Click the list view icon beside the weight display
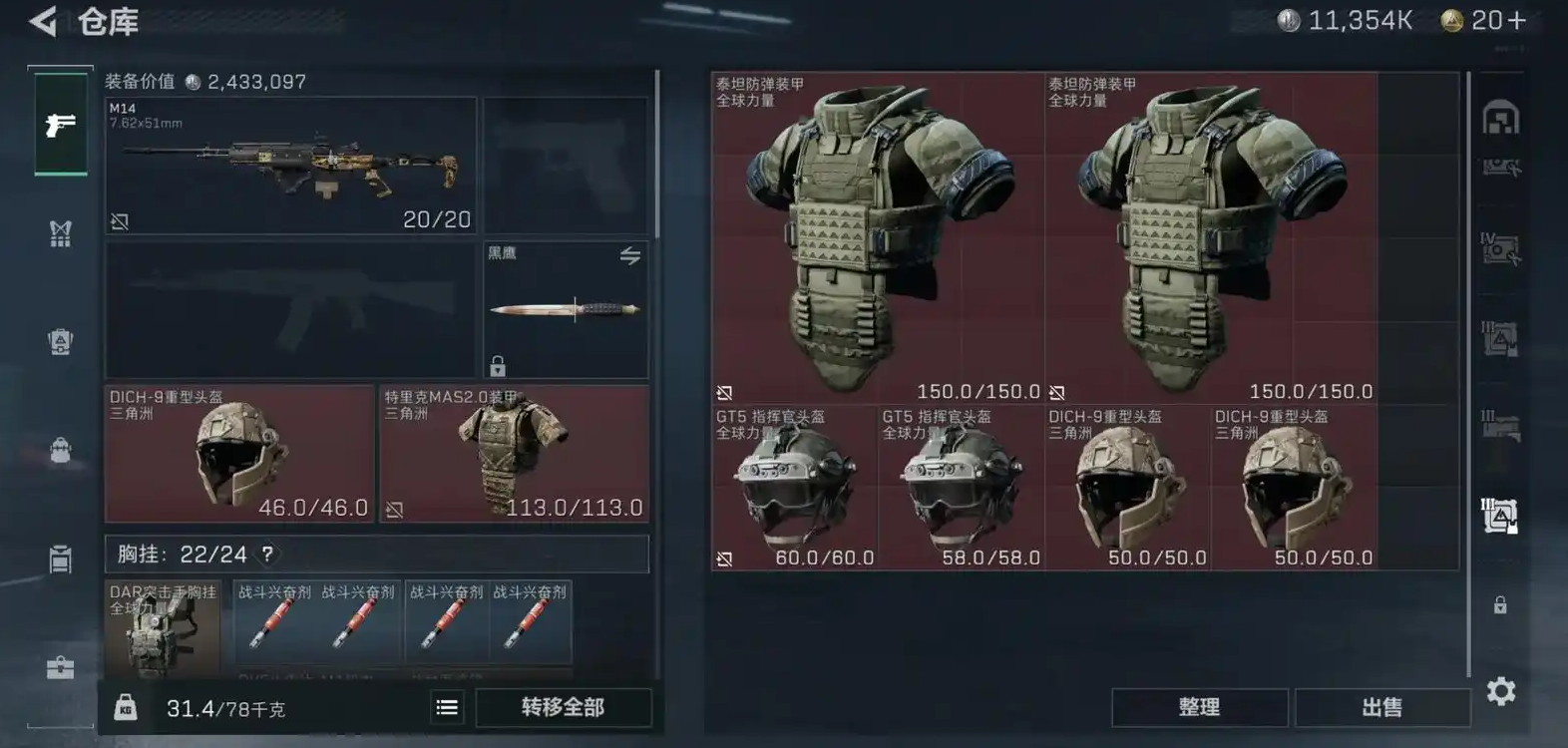The height and width of the screenshot is (748, 1568). (446, 707)
